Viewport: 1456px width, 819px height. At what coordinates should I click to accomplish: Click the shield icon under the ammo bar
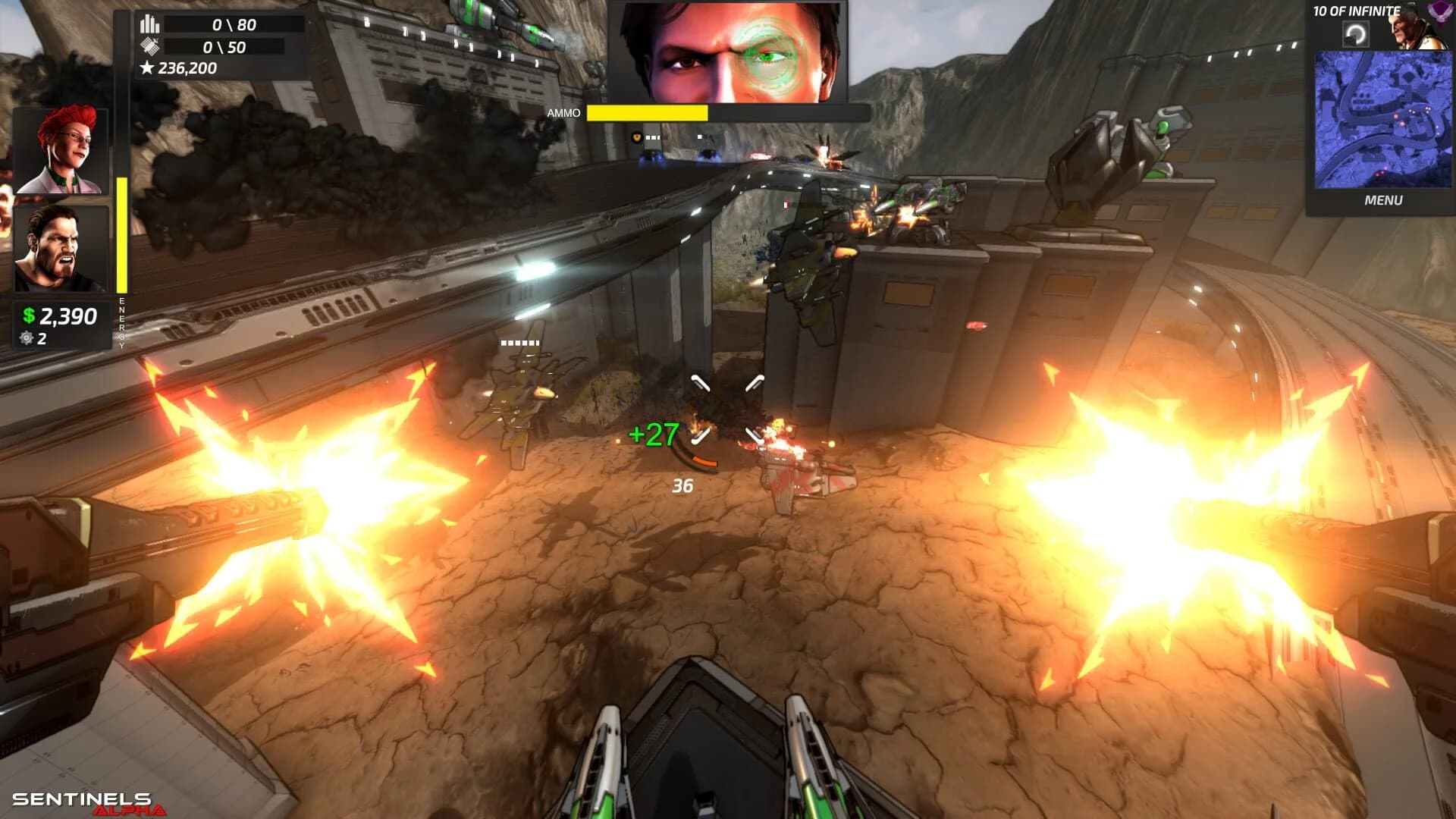[x=637, y=137]
